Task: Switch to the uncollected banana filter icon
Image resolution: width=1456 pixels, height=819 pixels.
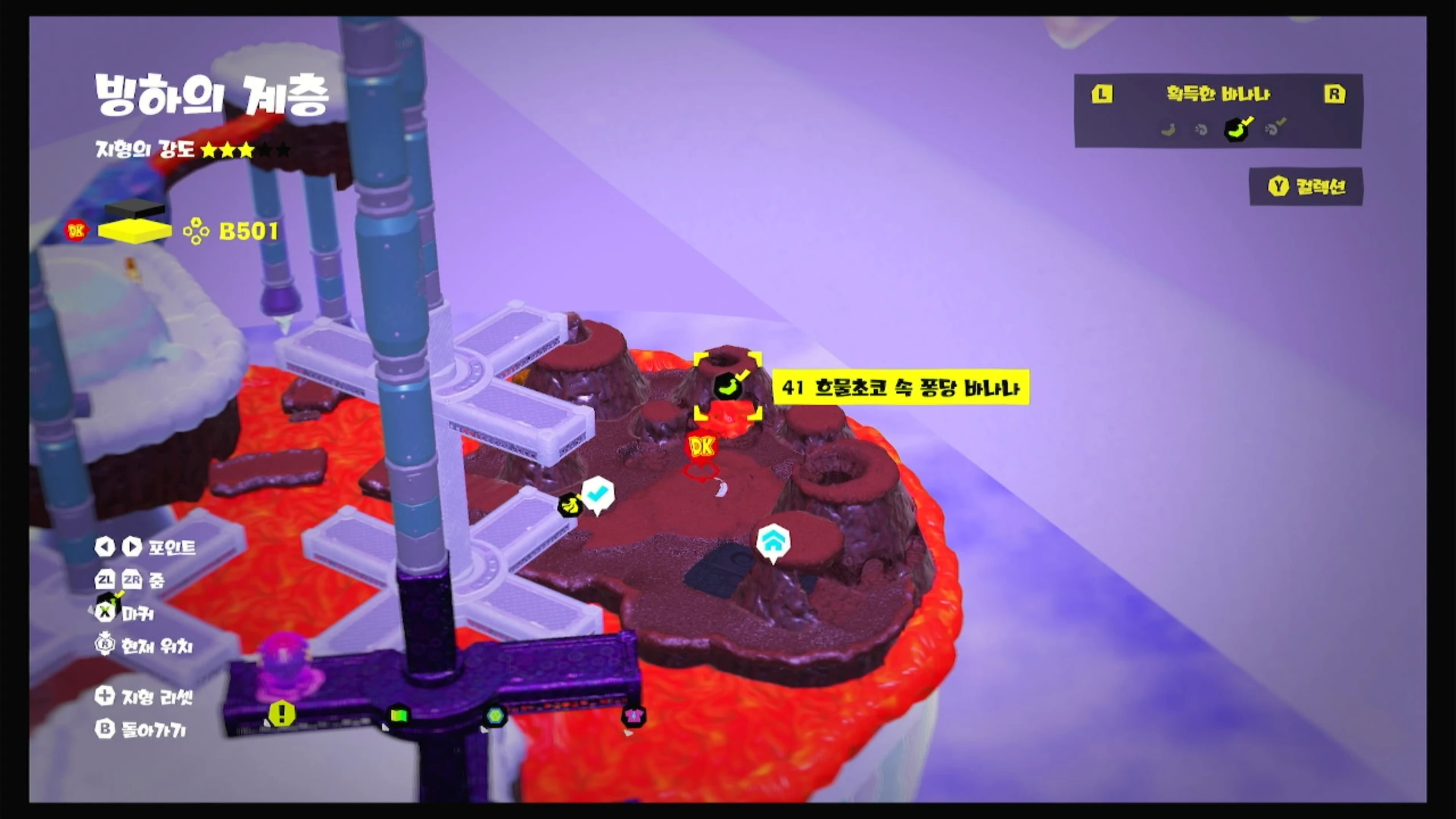Action: pos(1169,130)
